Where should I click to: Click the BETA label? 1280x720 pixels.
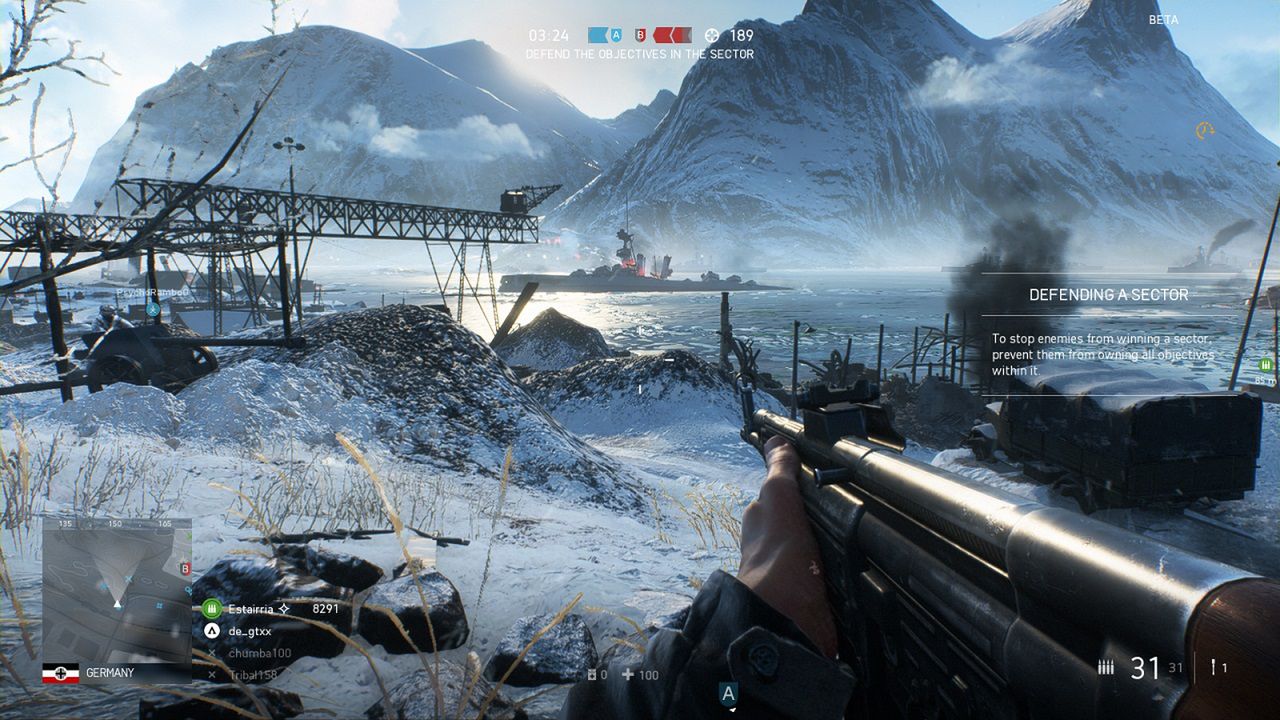pos(1163,20)
